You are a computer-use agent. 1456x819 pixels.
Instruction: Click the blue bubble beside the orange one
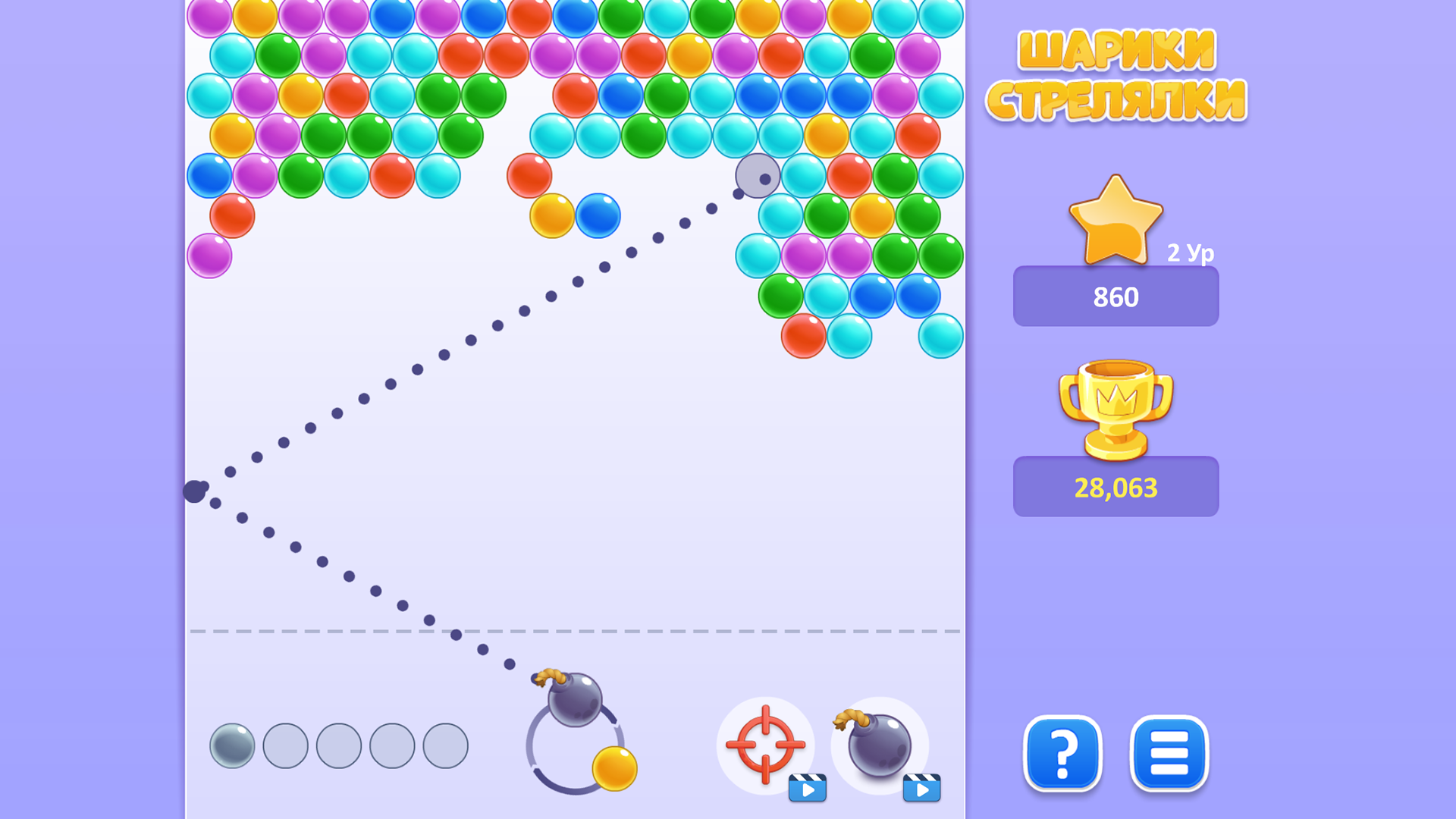tap(600, 215)
